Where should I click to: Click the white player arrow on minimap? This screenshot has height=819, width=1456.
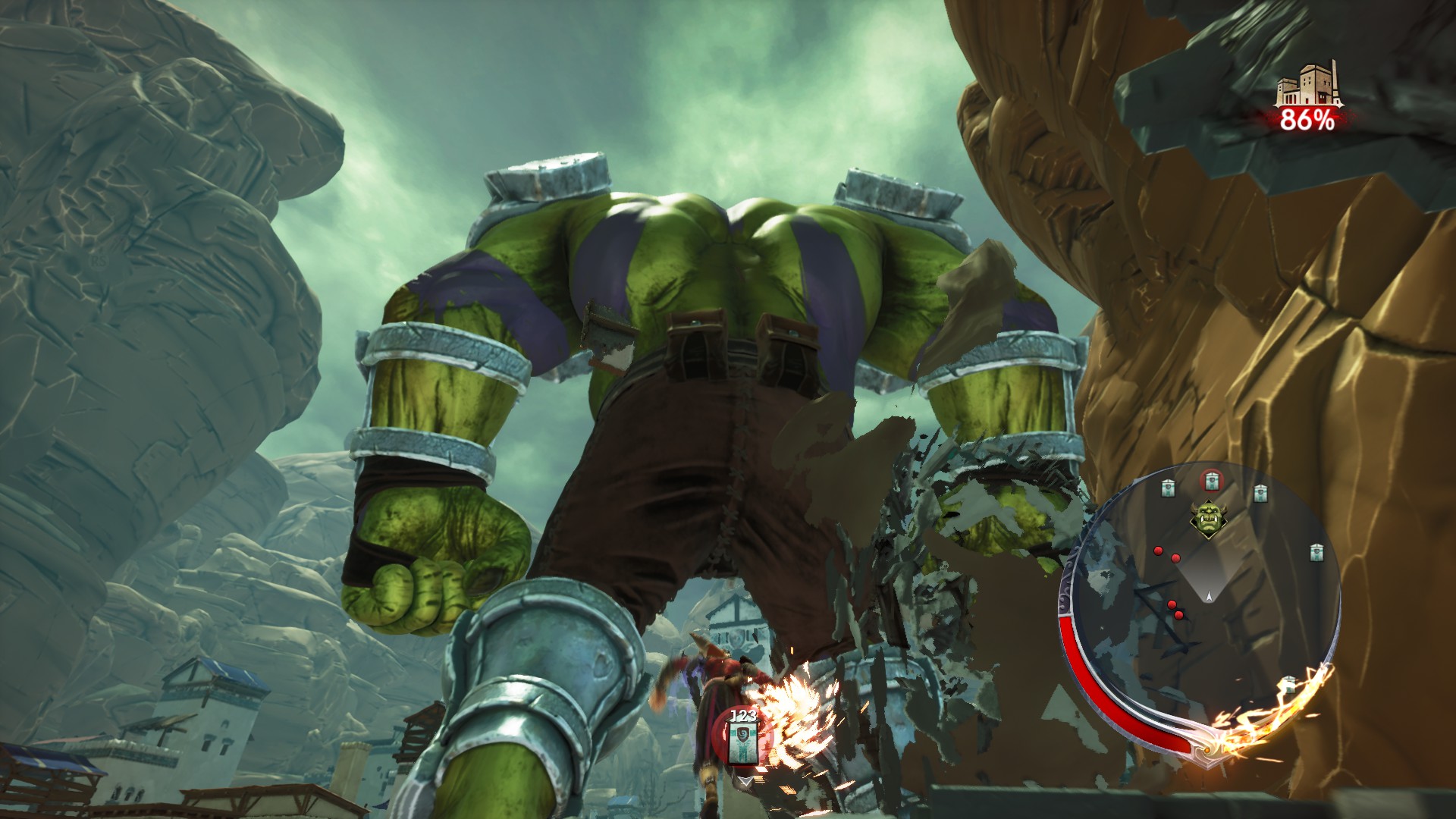[x=1209, y=597]
